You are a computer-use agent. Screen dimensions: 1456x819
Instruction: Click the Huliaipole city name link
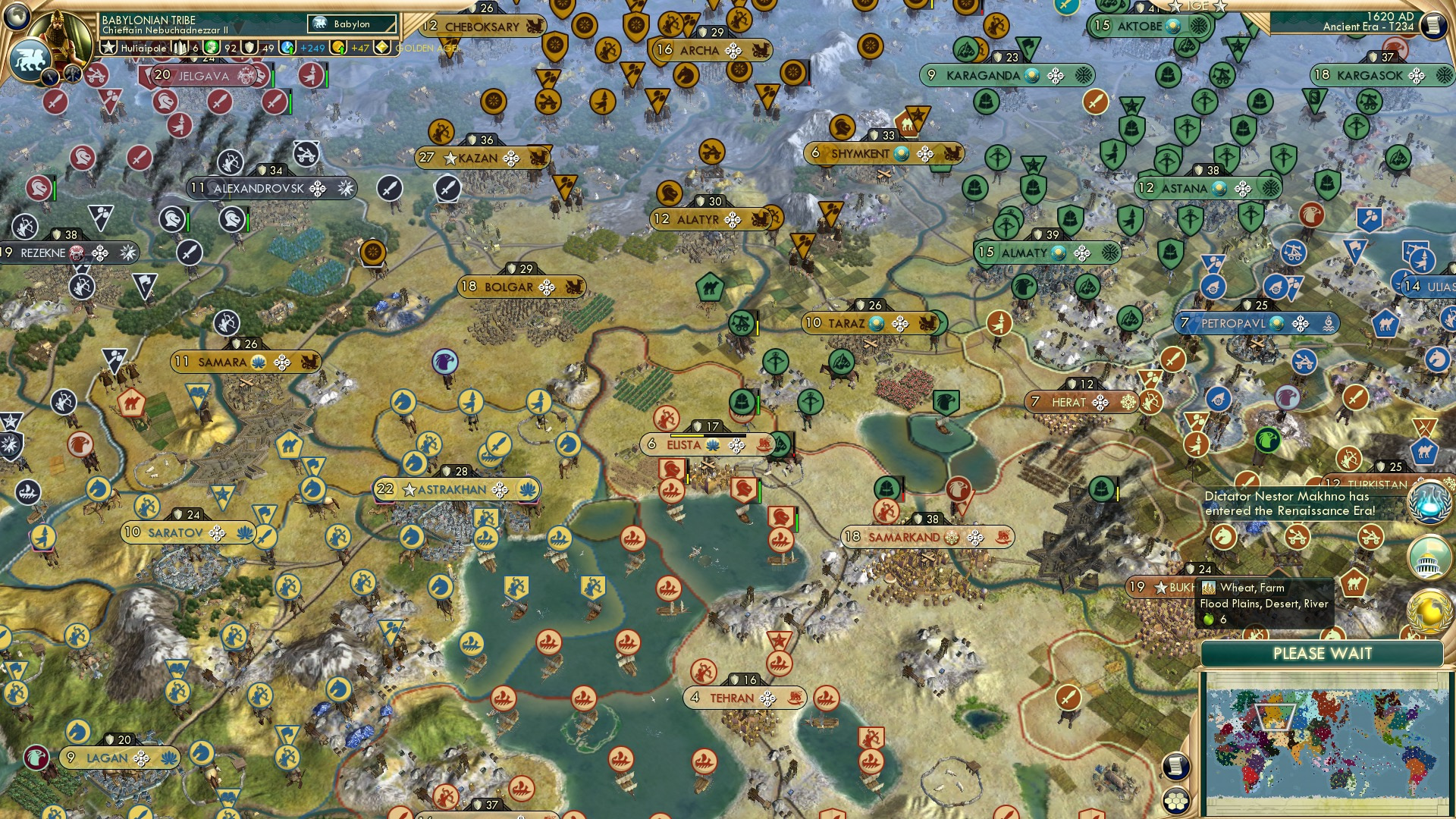coord(143,48)
